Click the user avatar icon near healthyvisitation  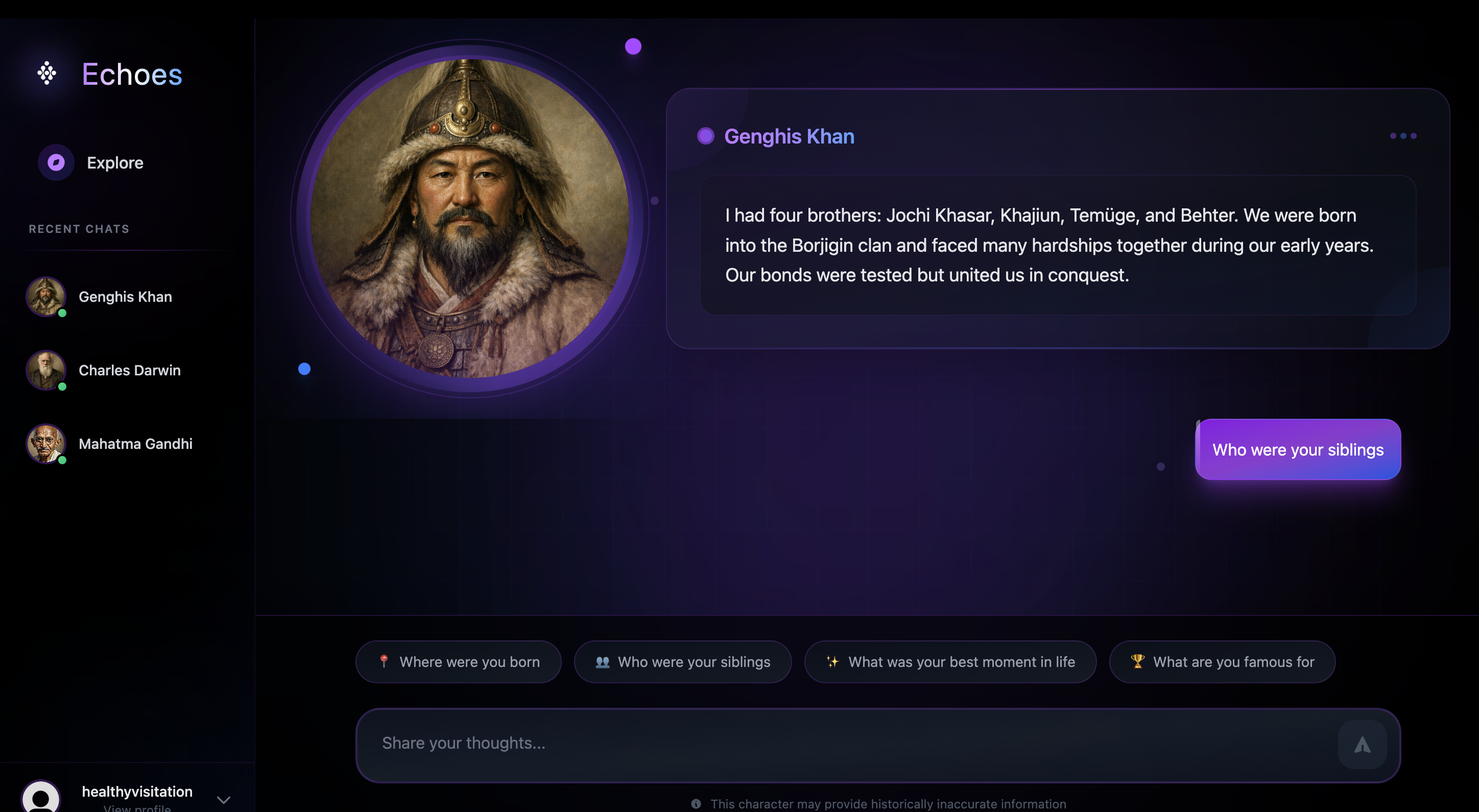(x=40, y=798)
